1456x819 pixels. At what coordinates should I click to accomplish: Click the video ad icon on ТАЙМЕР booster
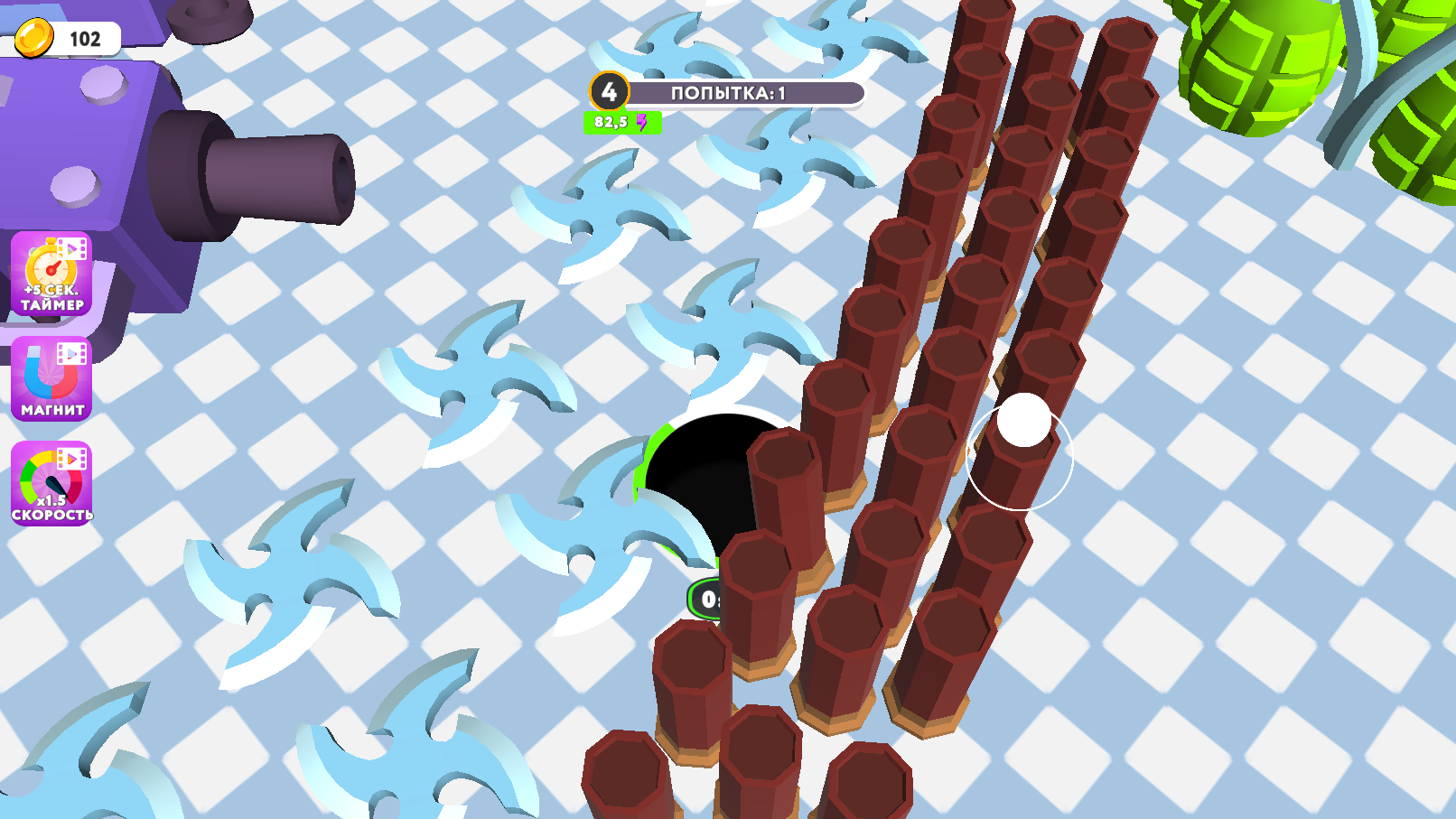(x=74, y=249)
